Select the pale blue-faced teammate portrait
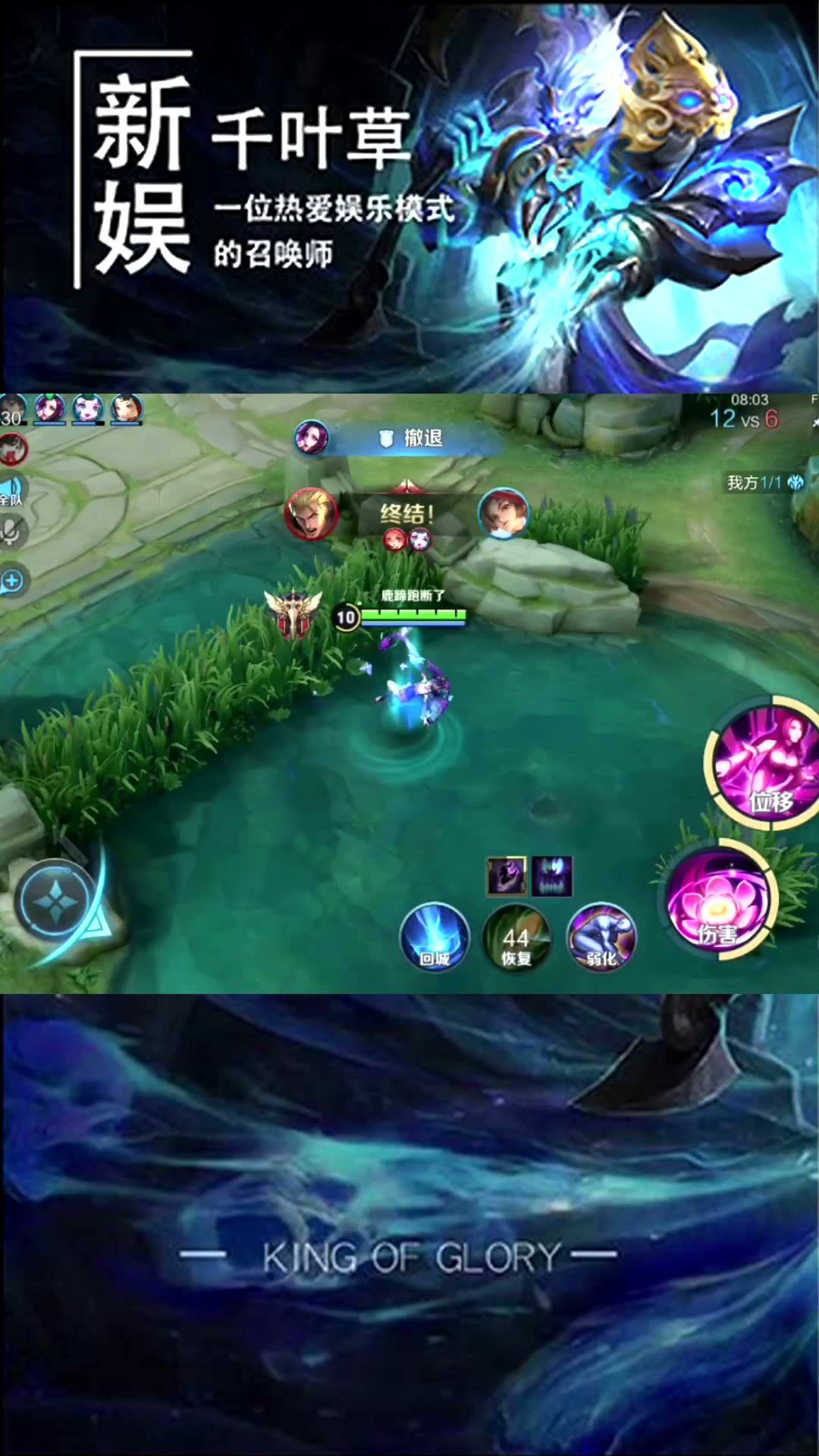Image resolution: width=819 pixels, height=1456 pixels. coord(87,409)
